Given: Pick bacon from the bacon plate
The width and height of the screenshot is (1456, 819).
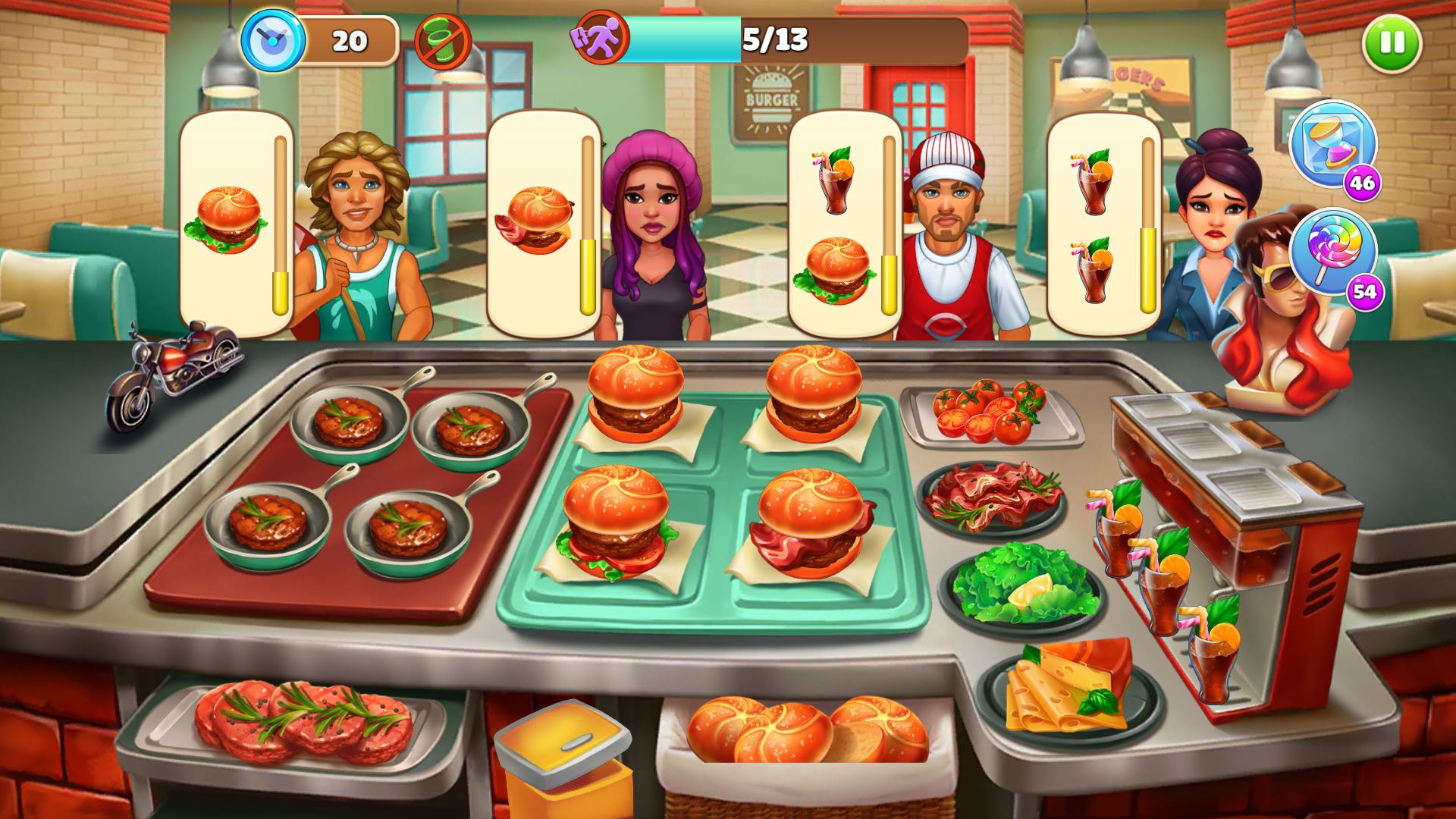Looking at the screenshot, I should pos(991,497).
